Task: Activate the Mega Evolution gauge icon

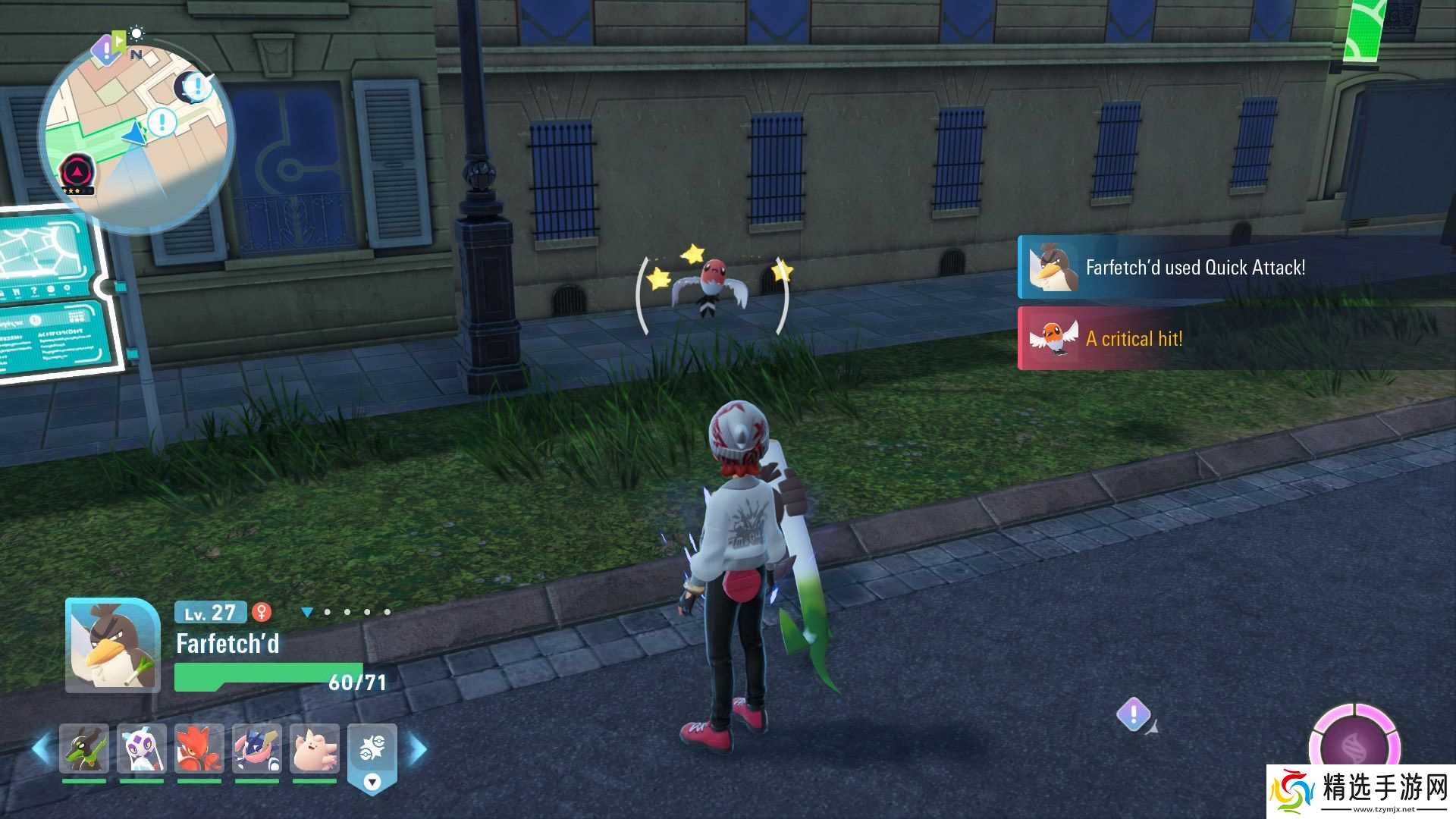Action: (x=1355, y=747)
